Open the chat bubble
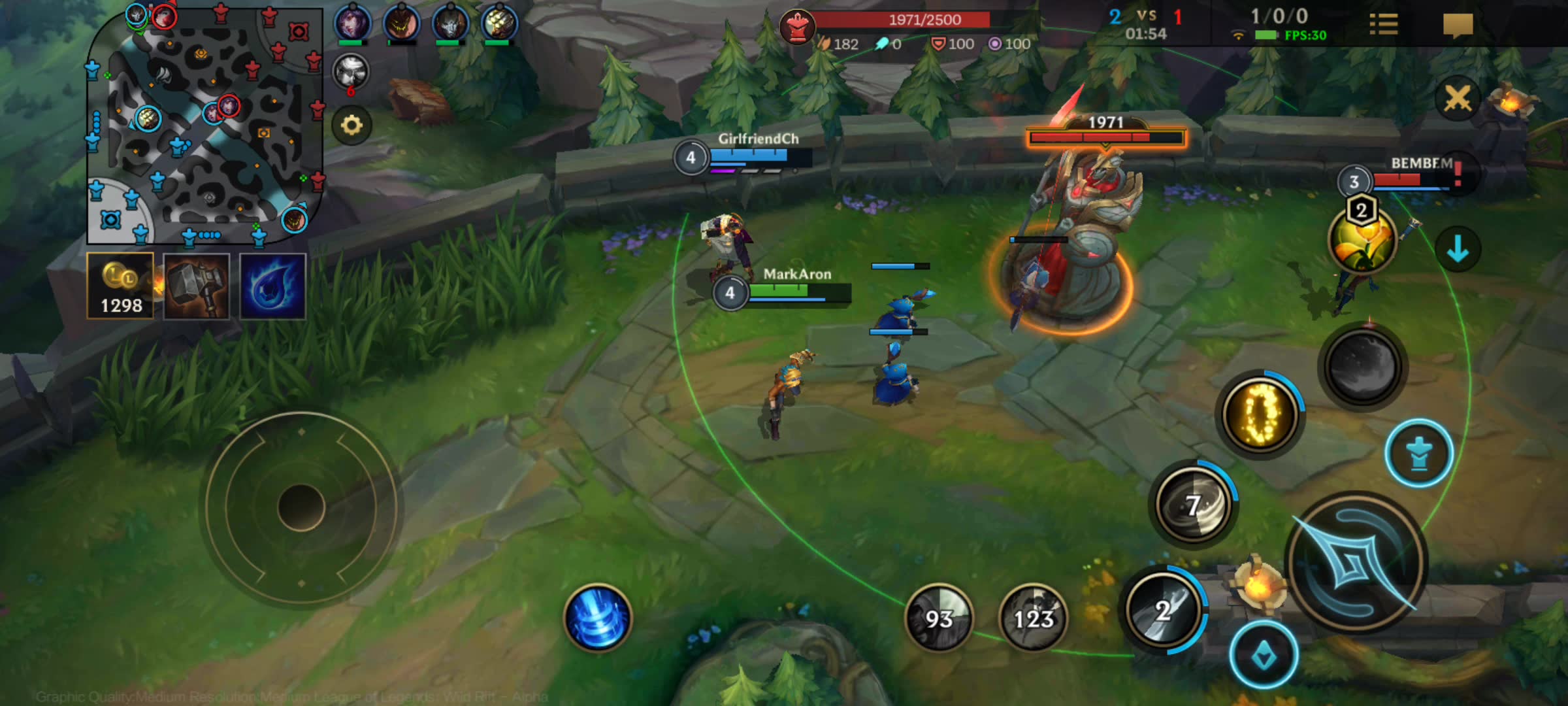Screen dimensions: 1568x706 [x=1458, y=25]
